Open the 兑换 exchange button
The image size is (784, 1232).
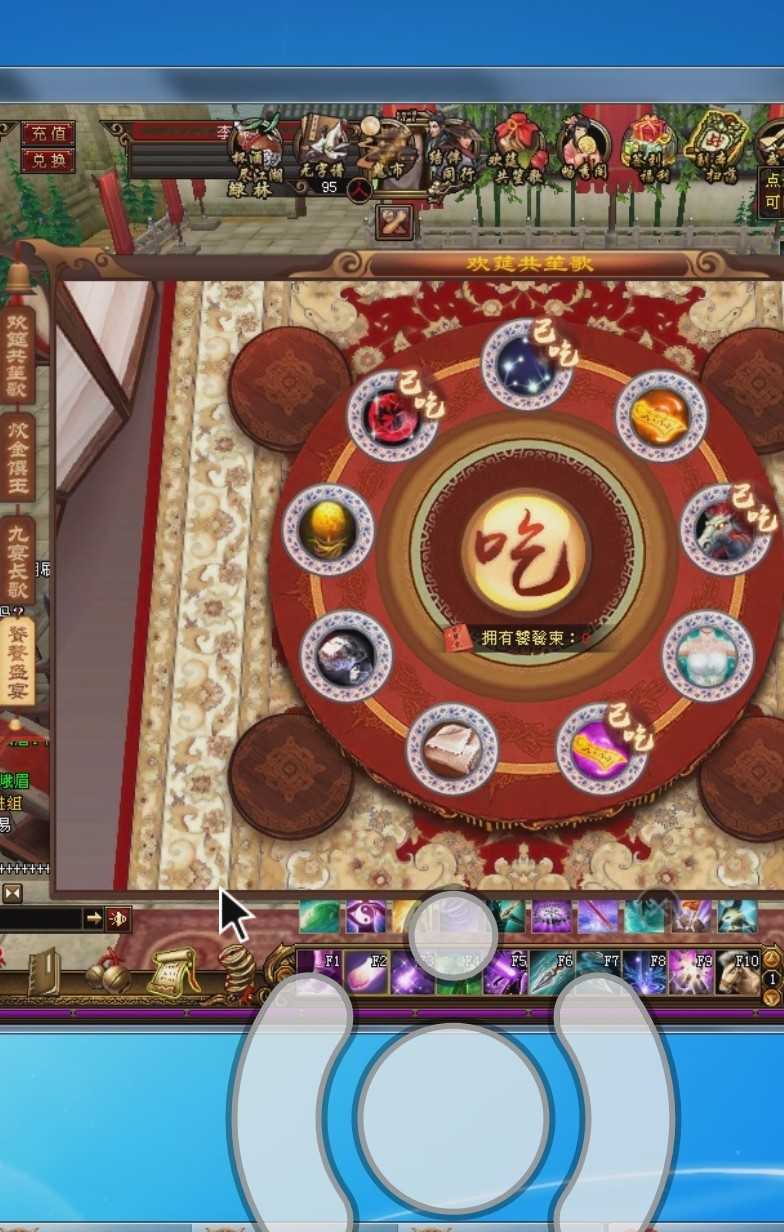click(x=47, y=160)
